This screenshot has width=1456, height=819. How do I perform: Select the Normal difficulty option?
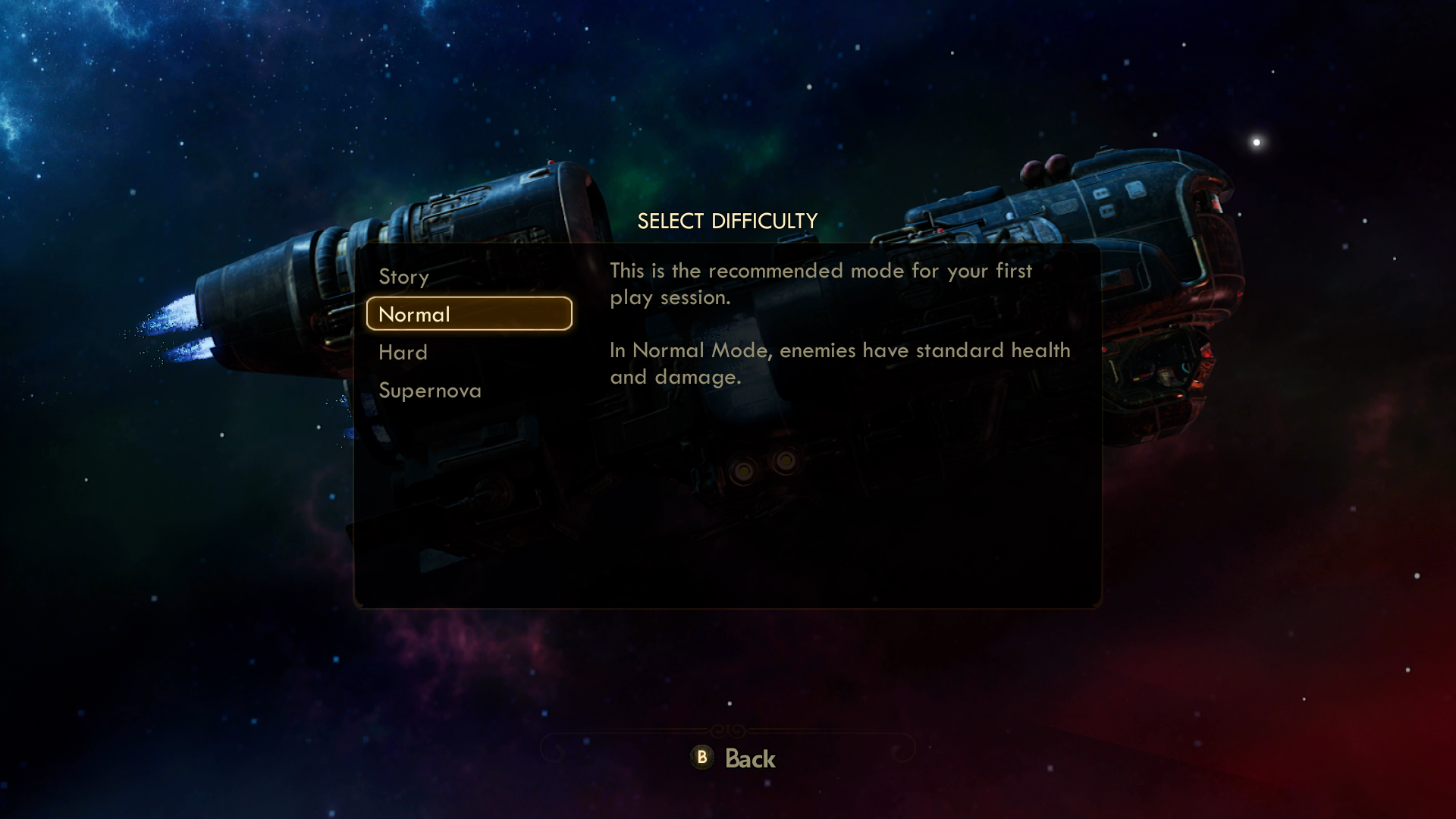click(414, 314)
